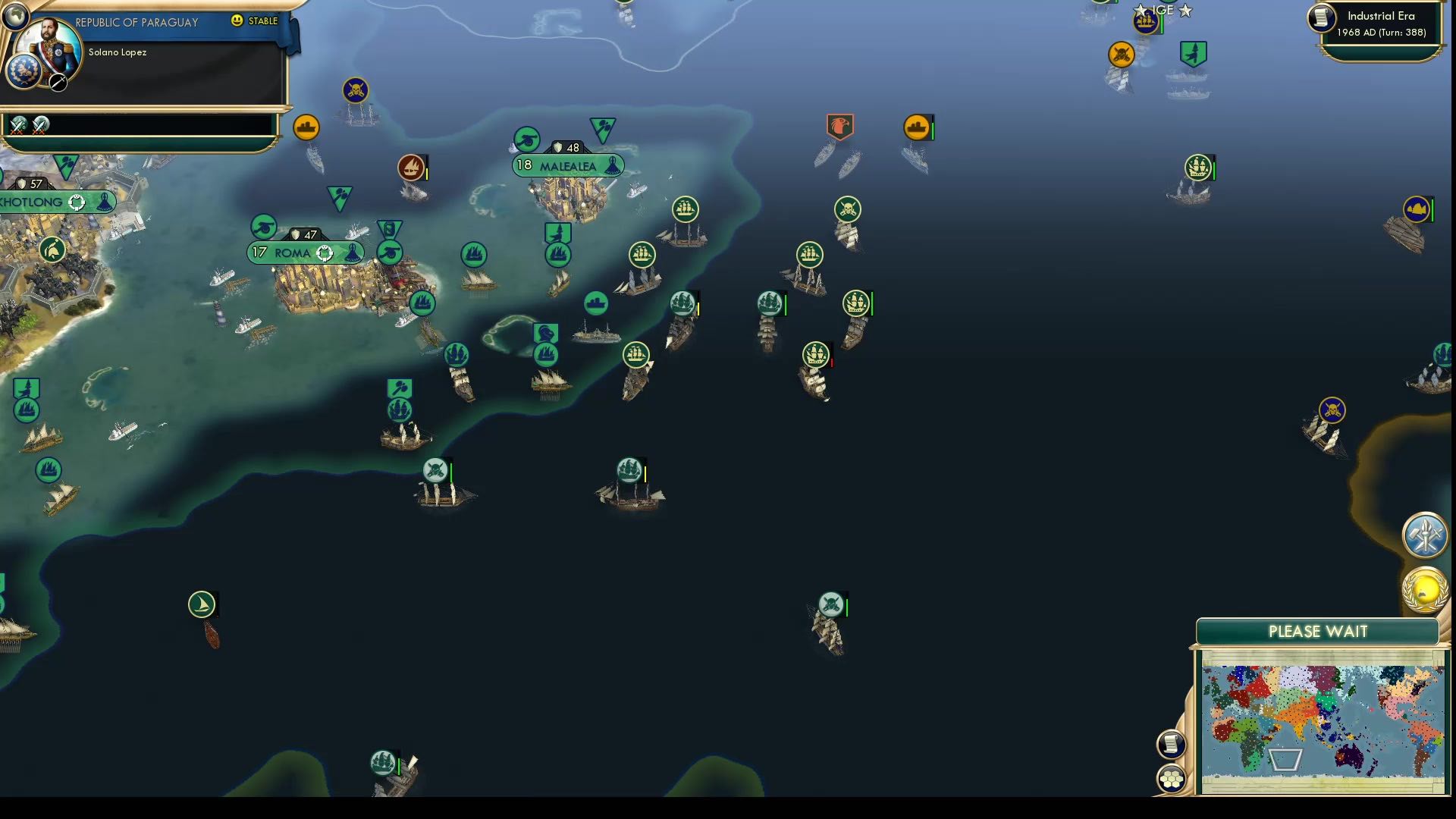Screen dimensions: 1456x819
Task: Toggle the hex grid overlay icon below the scroll
Action: pyautogui.click(x=1172, y=777)
